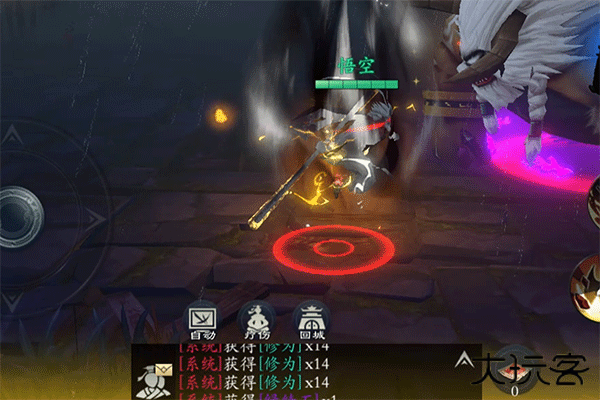Viewport: 600px width, 400px height.
Task: Activate the skill icon at right edge
Action: pos(588,284)
